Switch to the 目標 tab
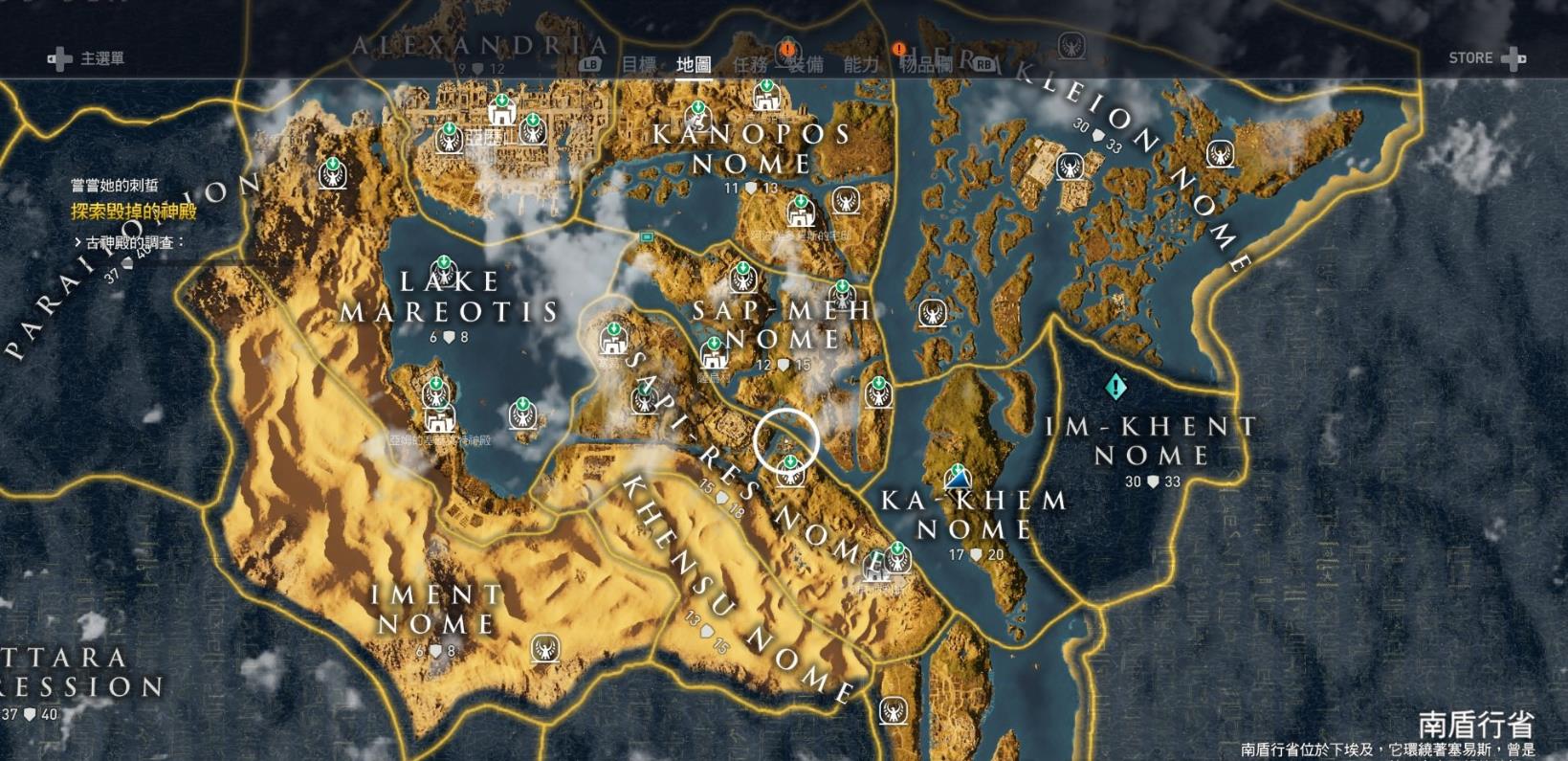1568x761 pixels. (639, 64)
